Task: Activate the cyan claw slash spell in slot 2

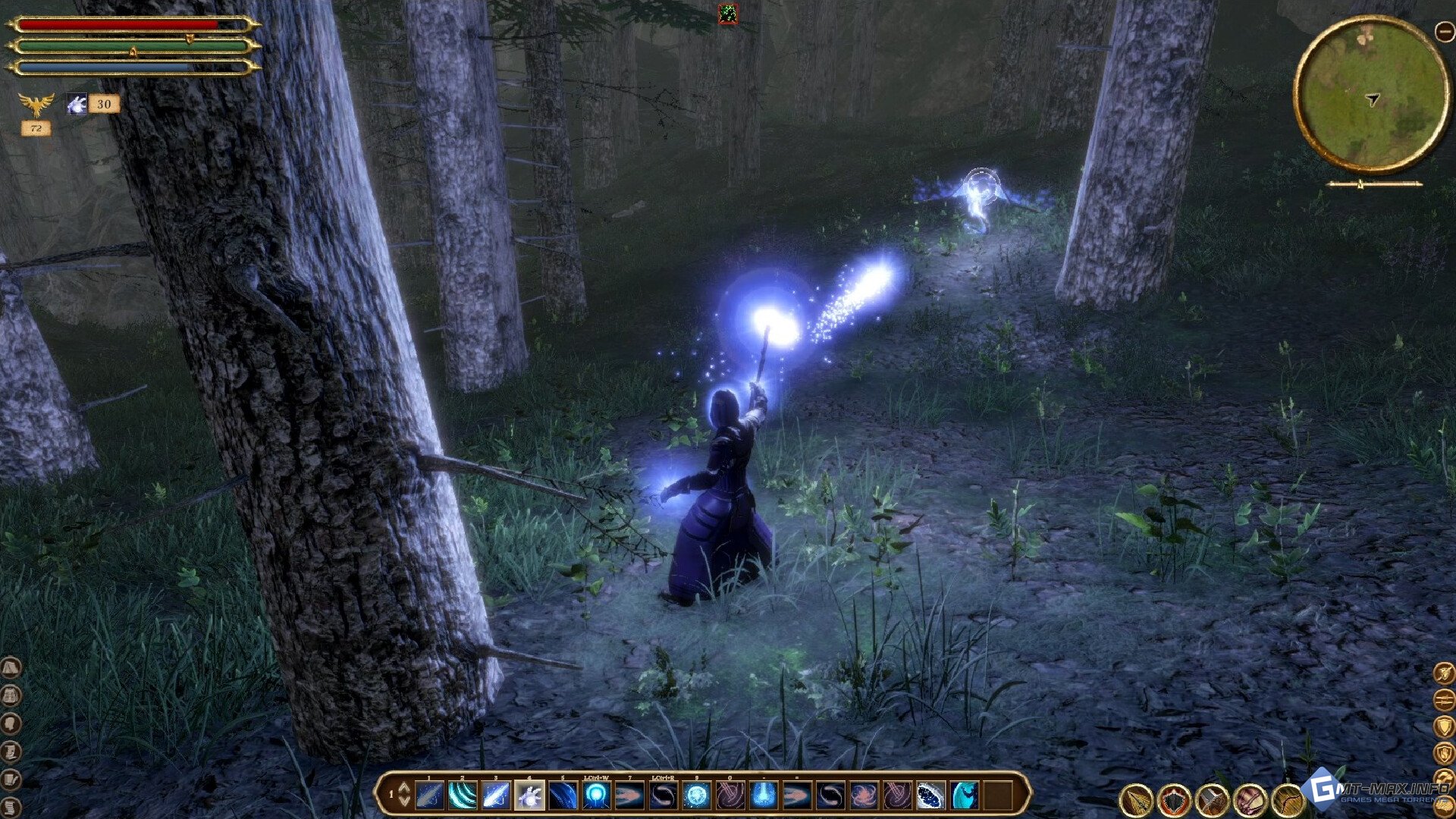Action: pyautogui.click(x=463, y=795)
